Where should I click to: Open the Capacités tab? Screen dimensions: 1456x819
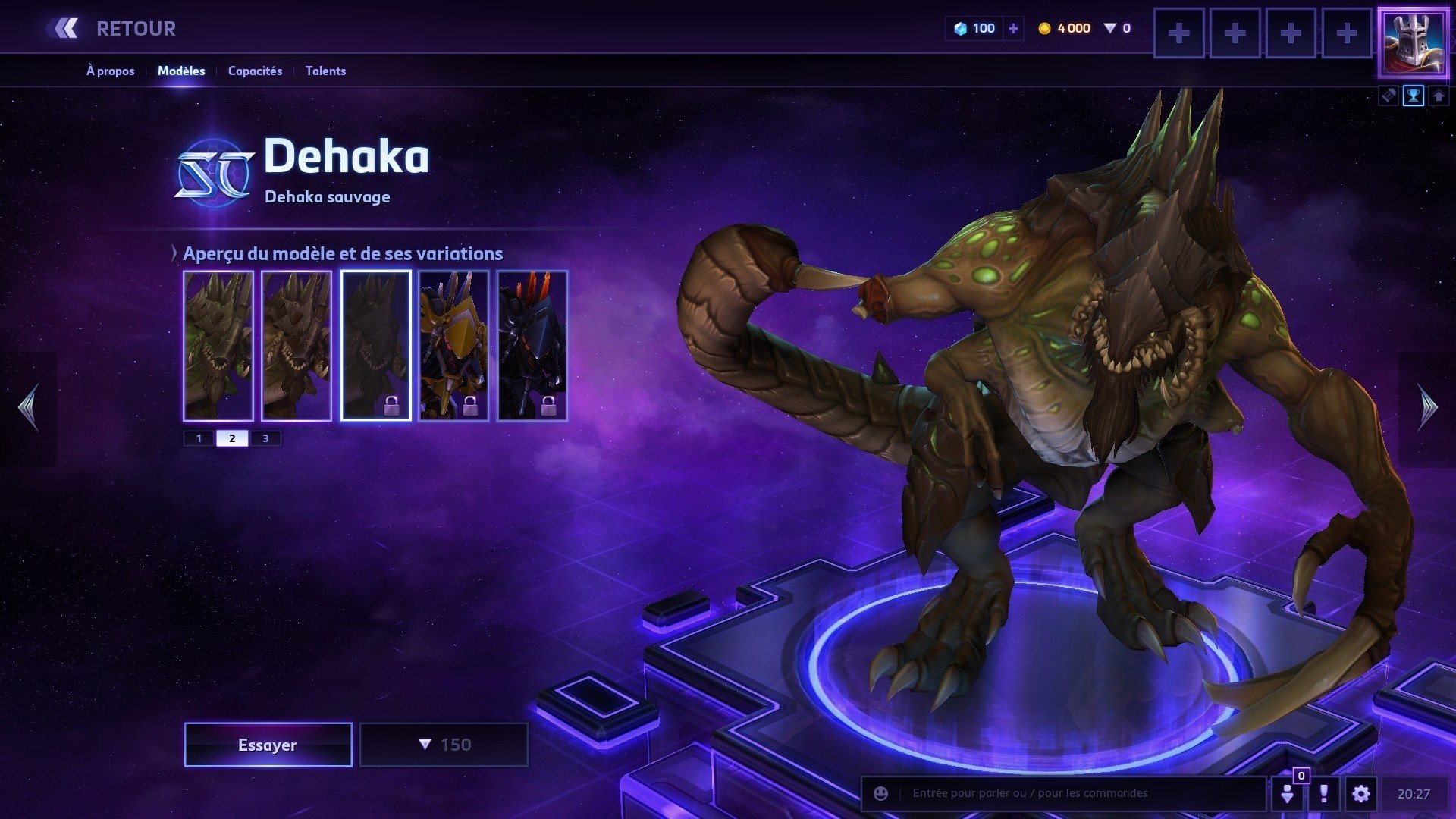point(255,71)
